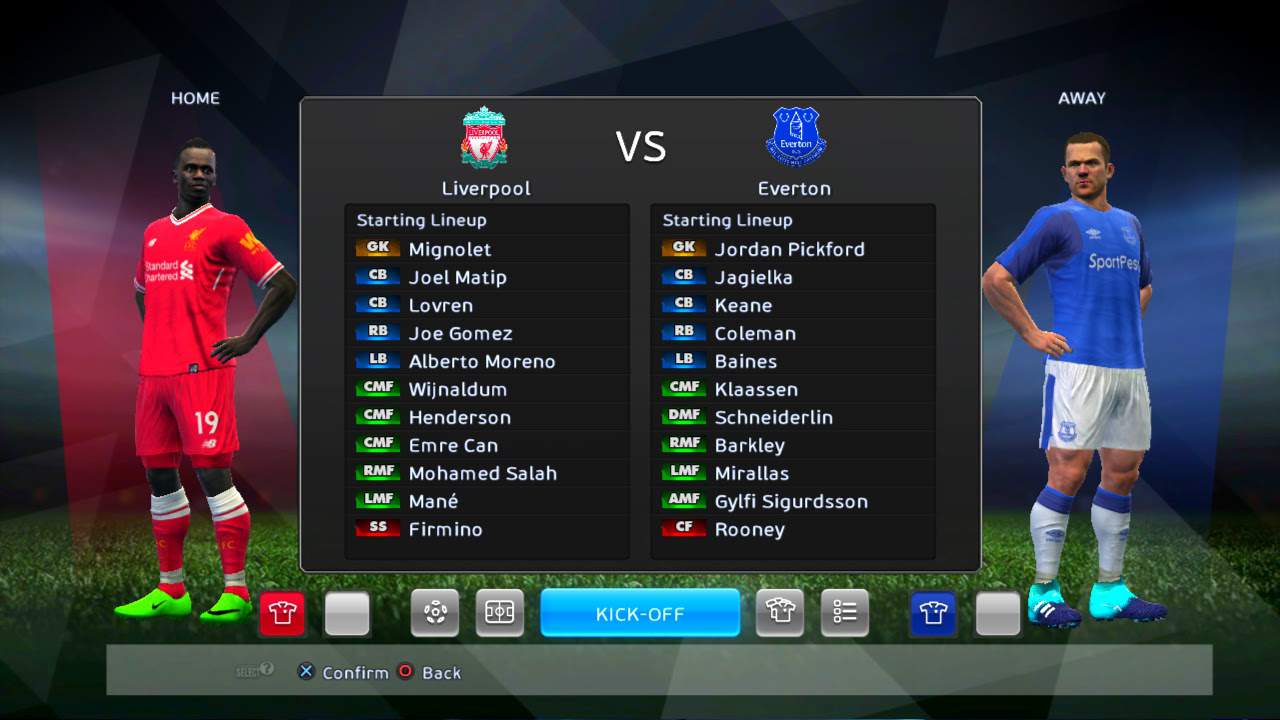Select the Liverpool club crest
The height and width of the screenshot is (720, 1280).
485,138
